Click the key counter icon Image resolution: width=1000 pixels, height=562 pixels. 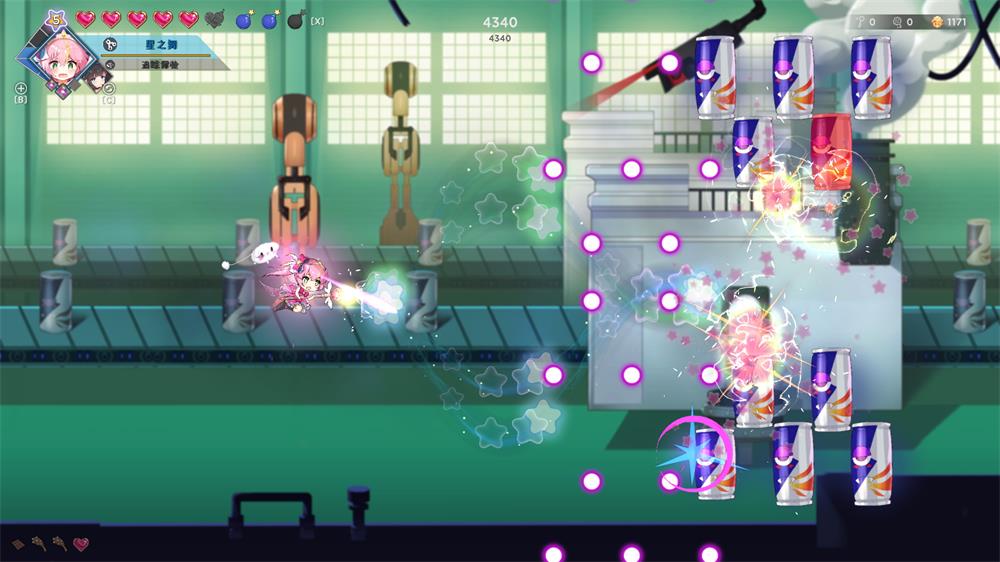859,21
